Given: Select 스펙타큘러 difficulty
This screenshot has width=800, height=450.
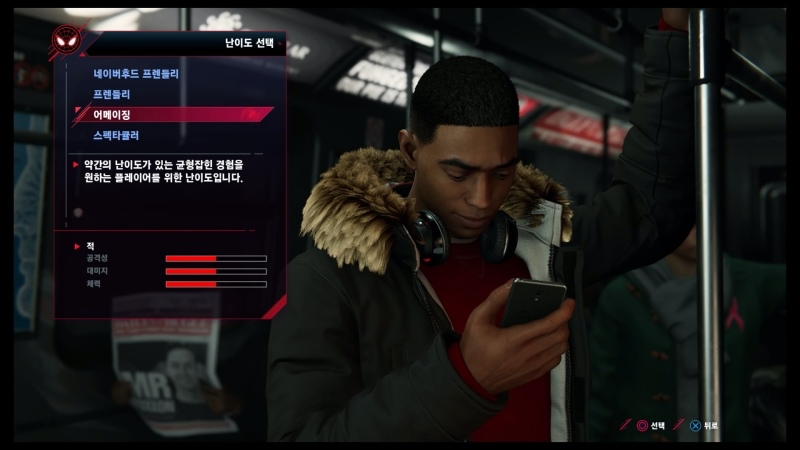Looking at the screenshot, I should click(x=116, y=134).
